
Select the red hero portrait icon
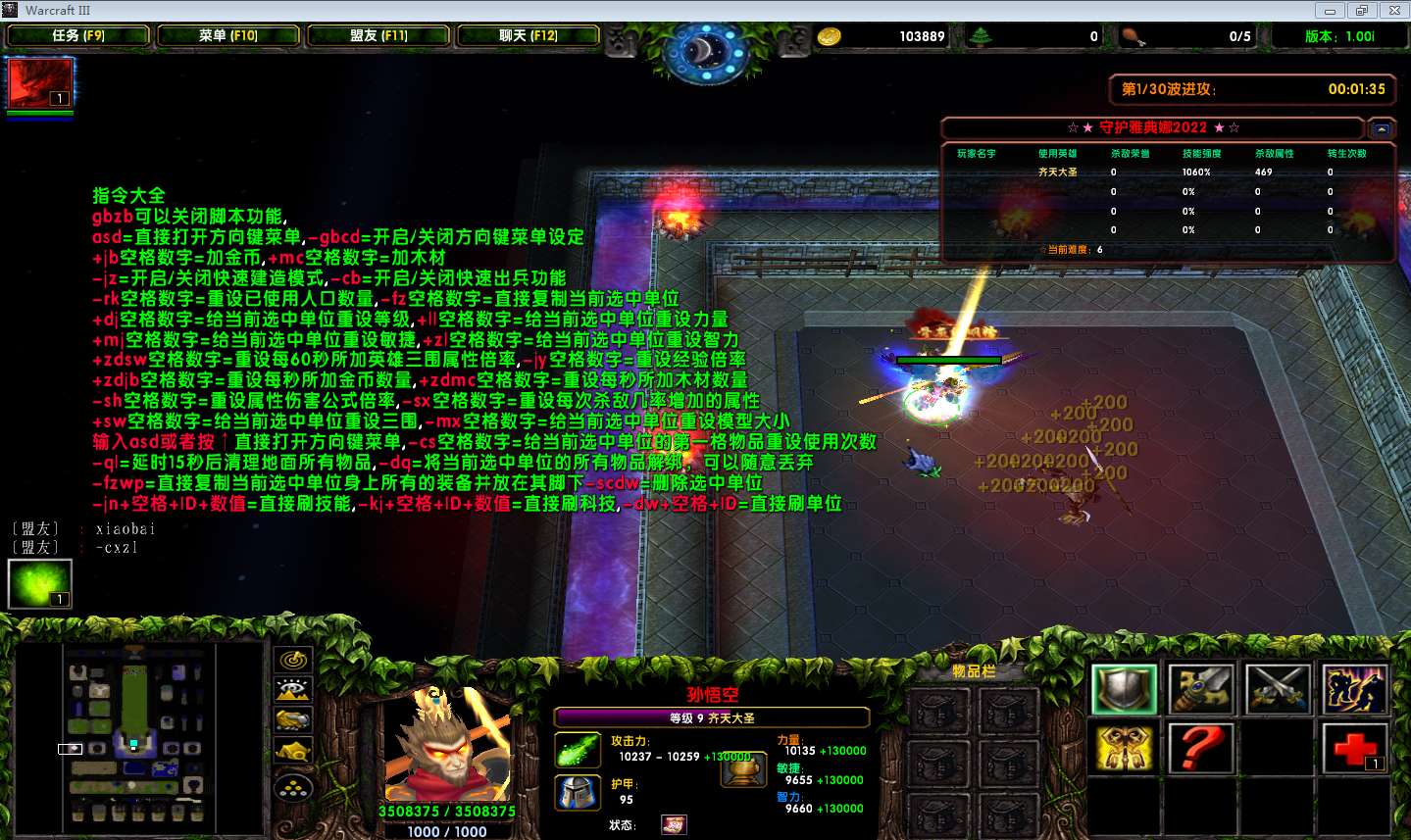click(40, 82)
